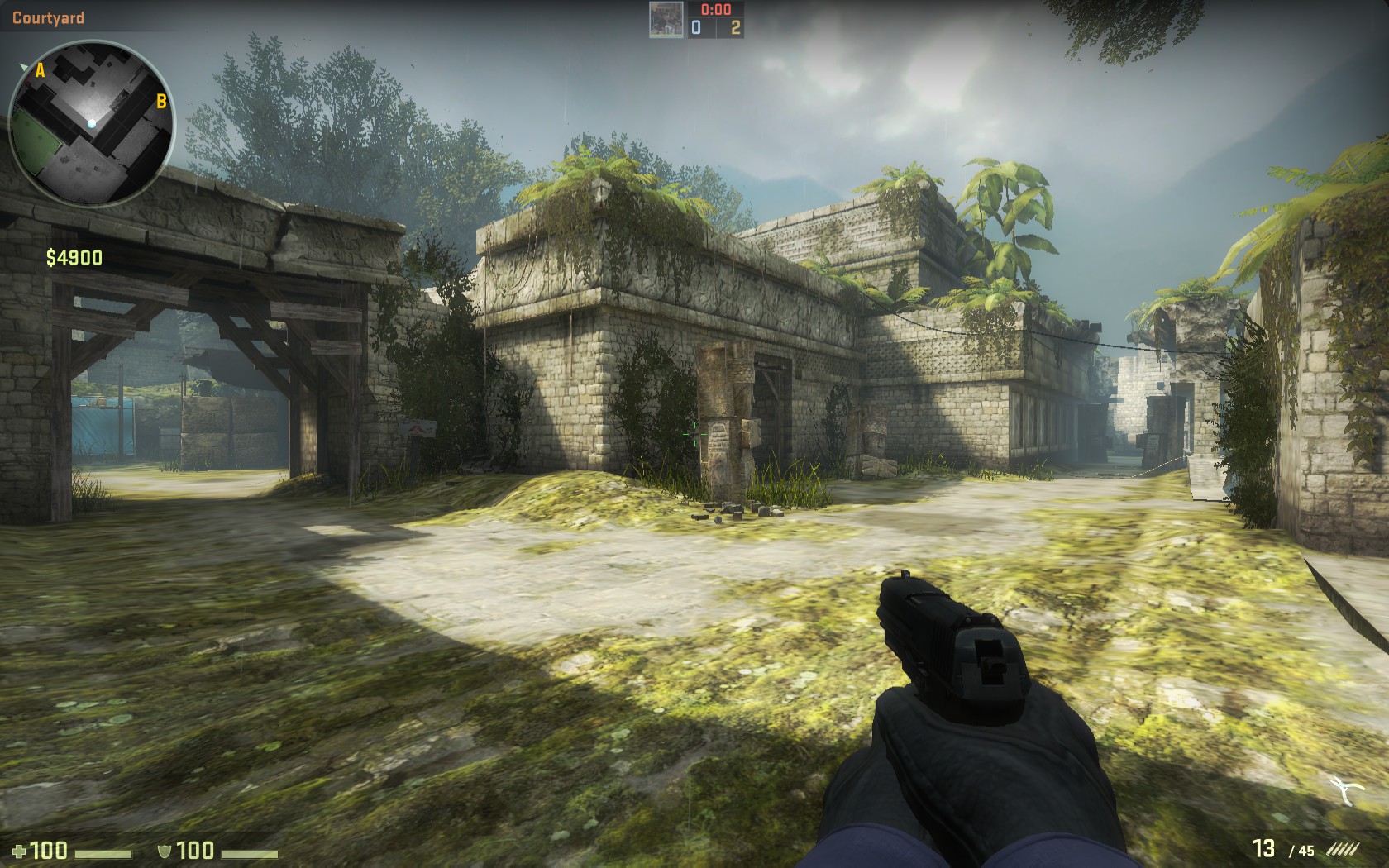Select the bombsite A marker on radar
This screenshot has width=1389, height=868.
coord(40,72)
